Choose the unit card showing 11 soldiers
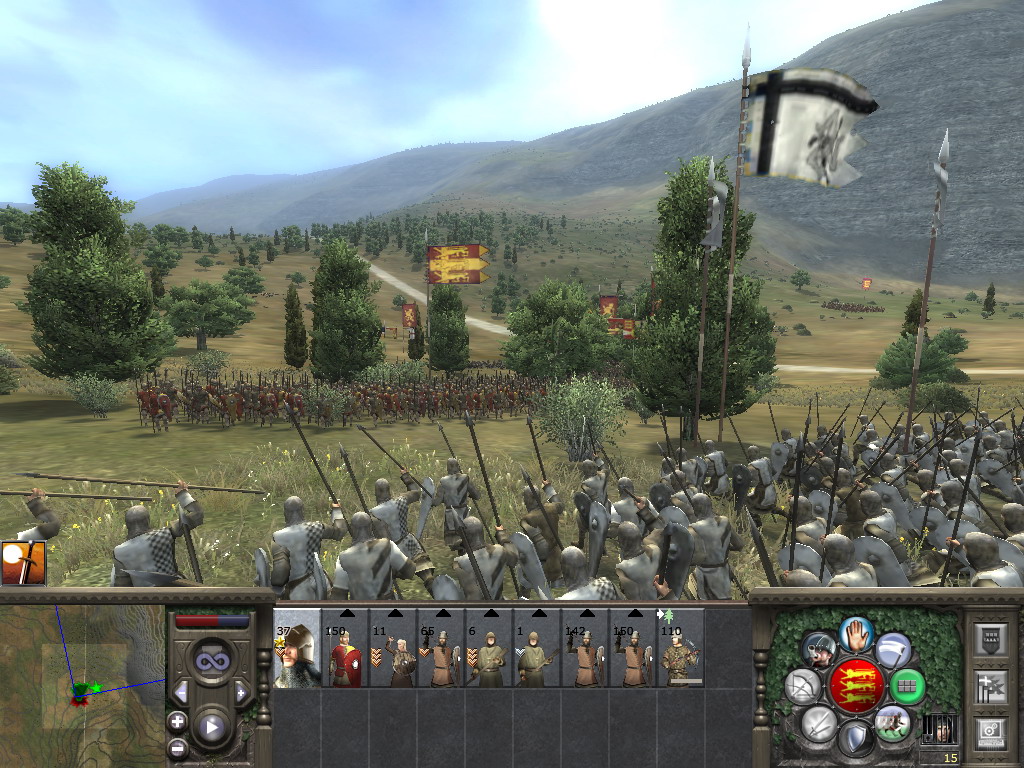Viewport: 1024px width, 768px height. coord(393,650)
